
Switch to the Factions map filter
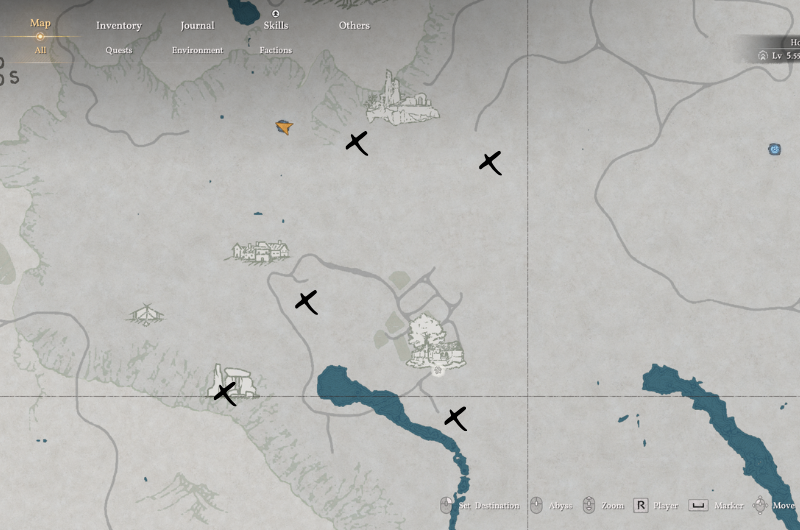click(x=275, y=49)
